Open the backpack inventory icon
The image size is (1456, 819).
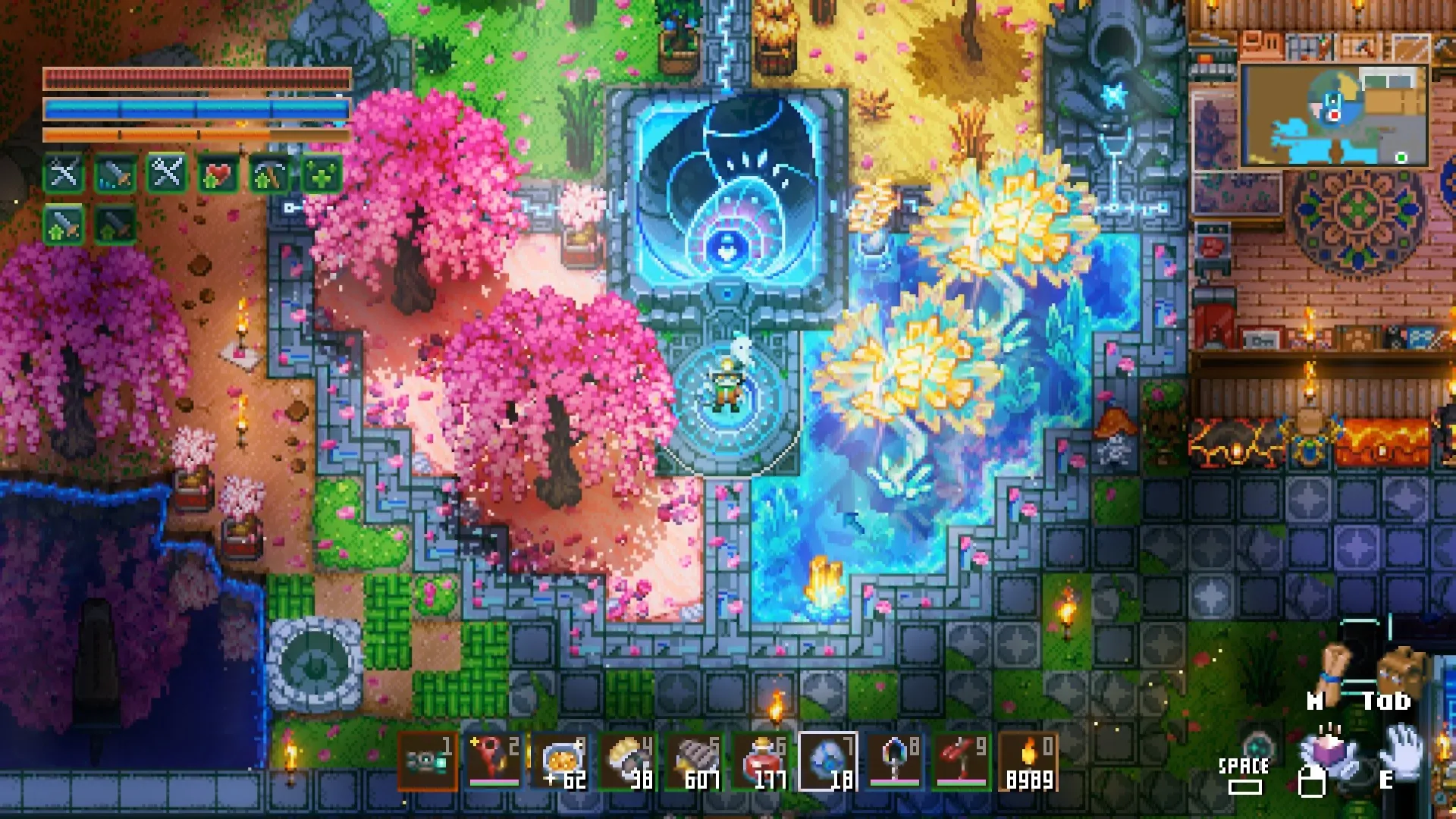tap(1400, 671)
